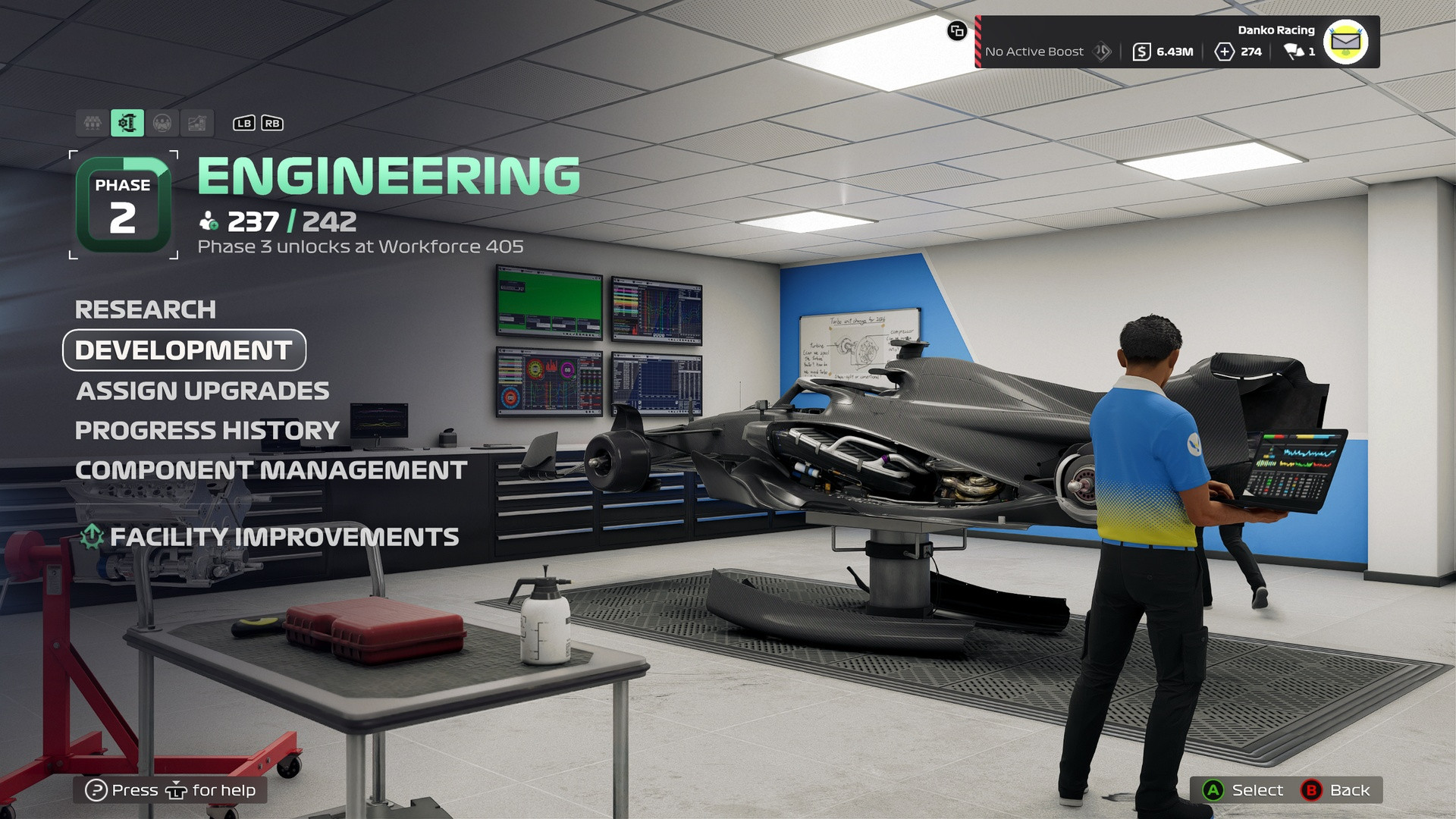Switch to the three-person personnel tab
Screen dimensions: 1456x819
(93, 123)
